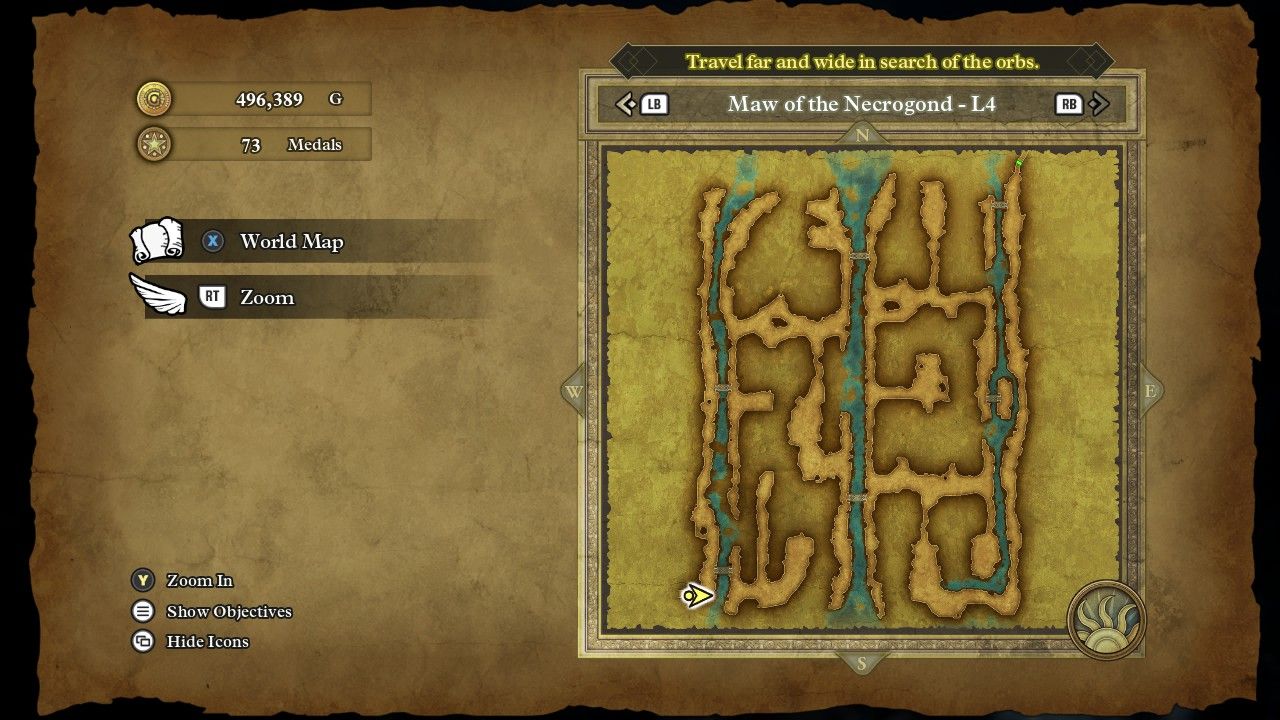Click the north compass arrow on map
The height and width of the screenshot is (720, 1280).
(862, 135)
